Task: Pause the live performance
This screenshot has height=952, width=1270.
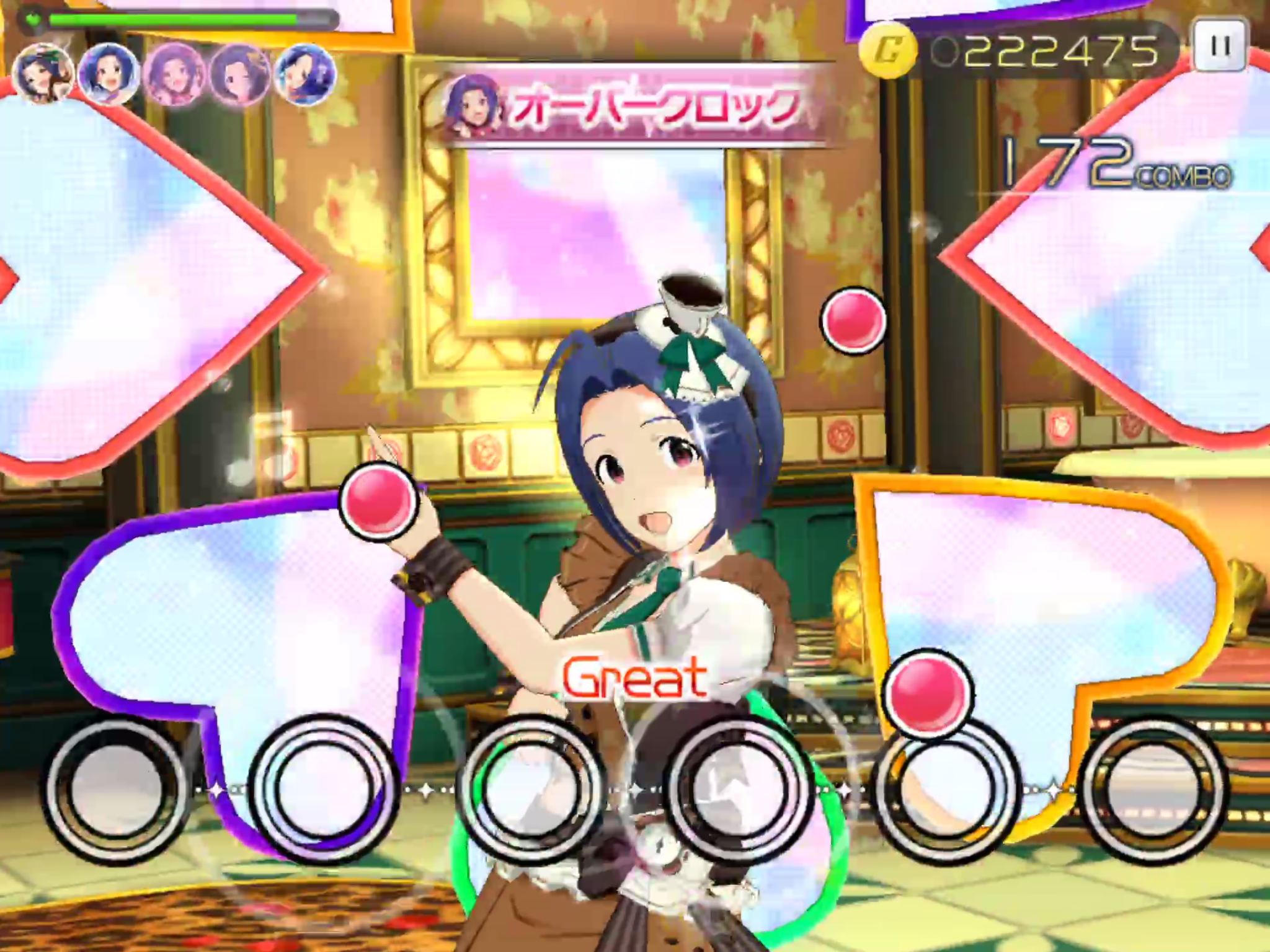Action: (x=1220, y=45)
